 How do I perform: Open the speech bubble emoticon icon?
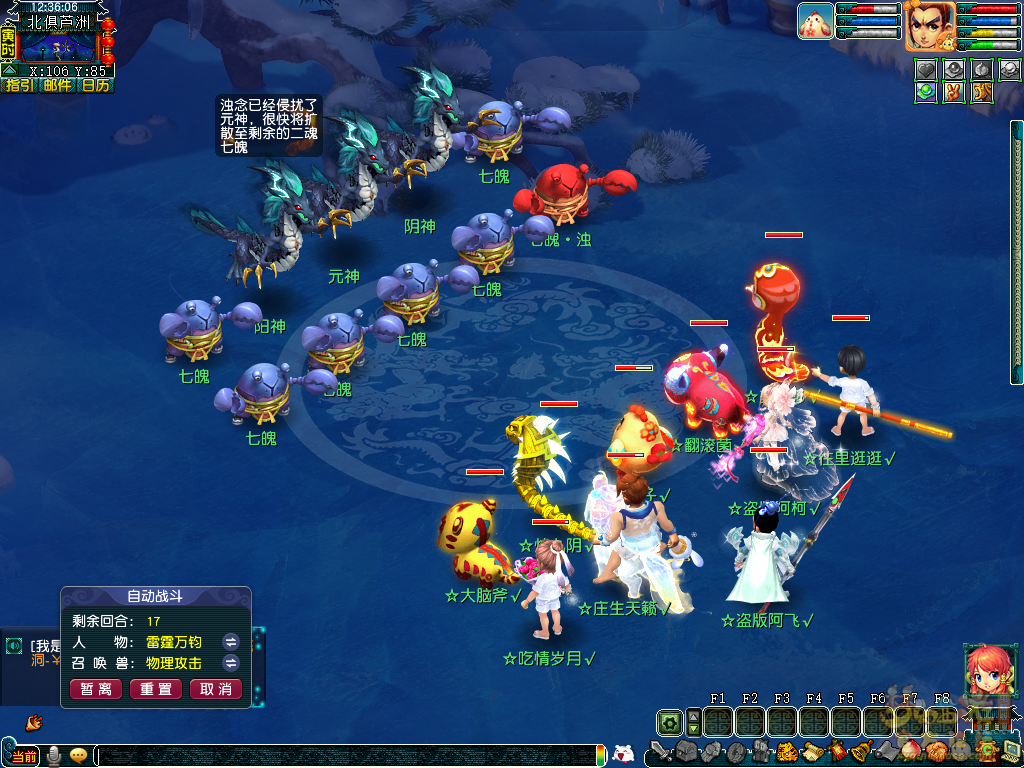coord(78,755)
